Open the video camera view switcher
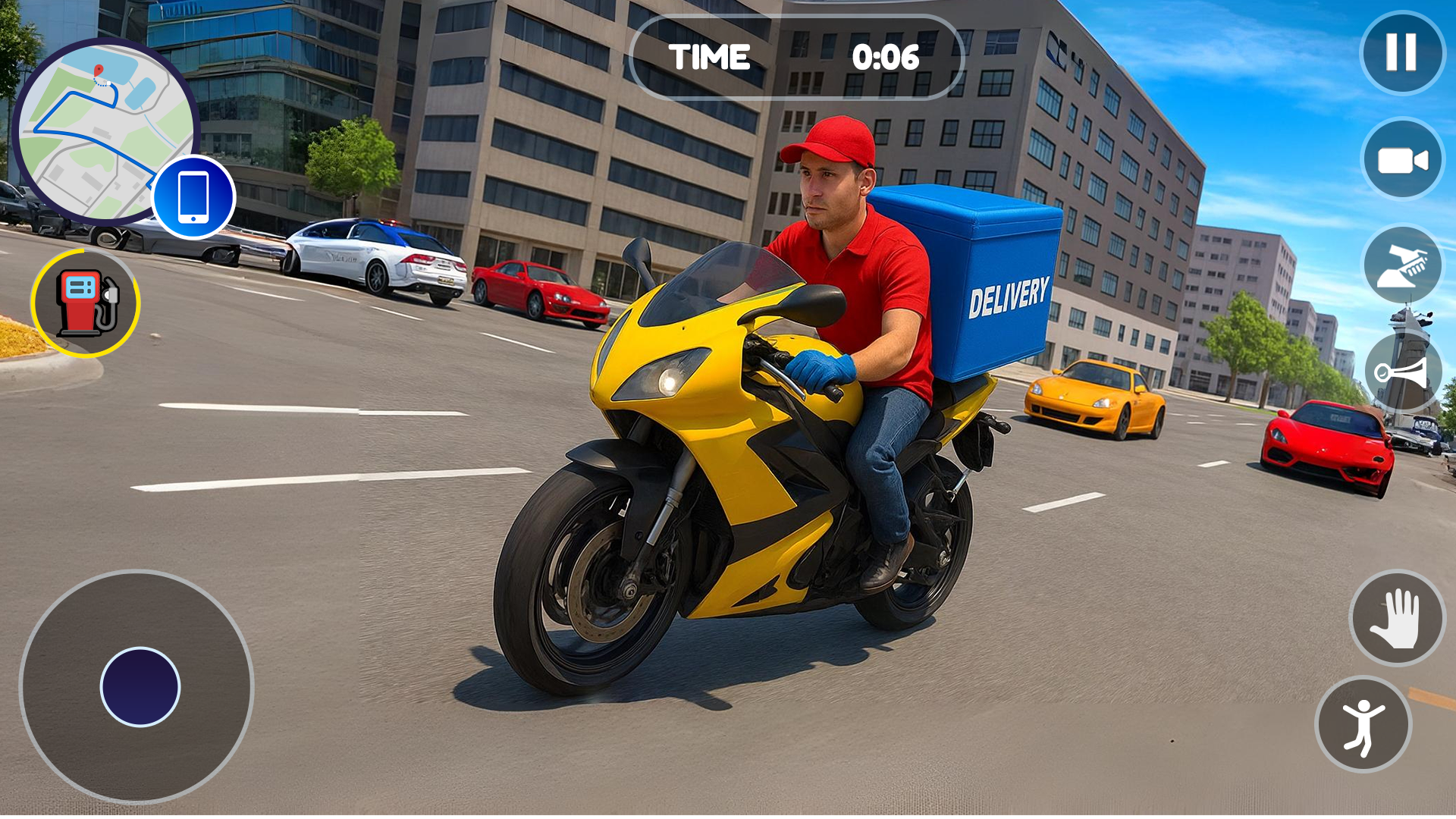This screenshot has width=1456, height=819. pos(1401,159)
